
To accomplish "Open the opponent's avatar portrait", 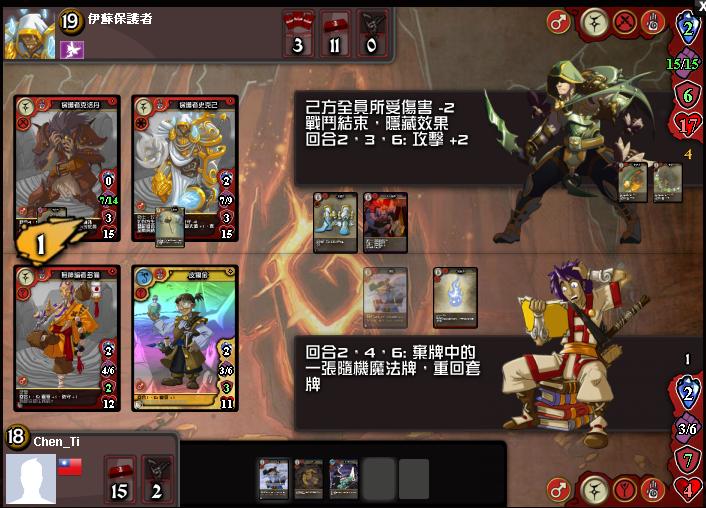I will [x=30, y=33].
